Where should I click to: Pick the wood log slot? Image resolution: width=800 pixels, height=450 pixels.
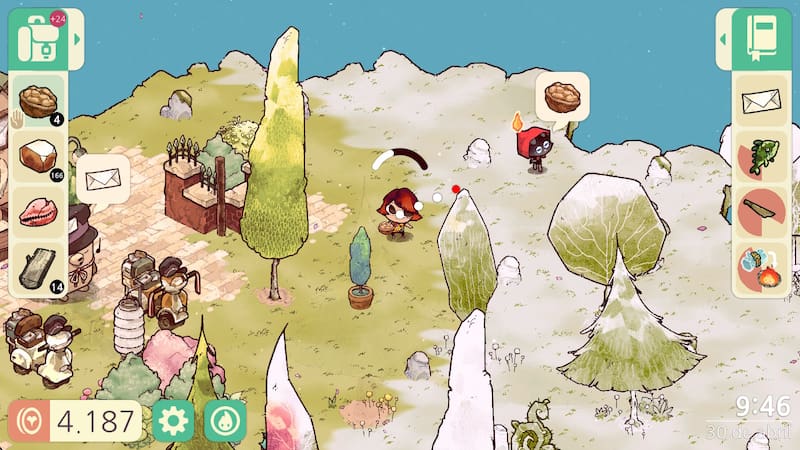click(40, 268)
